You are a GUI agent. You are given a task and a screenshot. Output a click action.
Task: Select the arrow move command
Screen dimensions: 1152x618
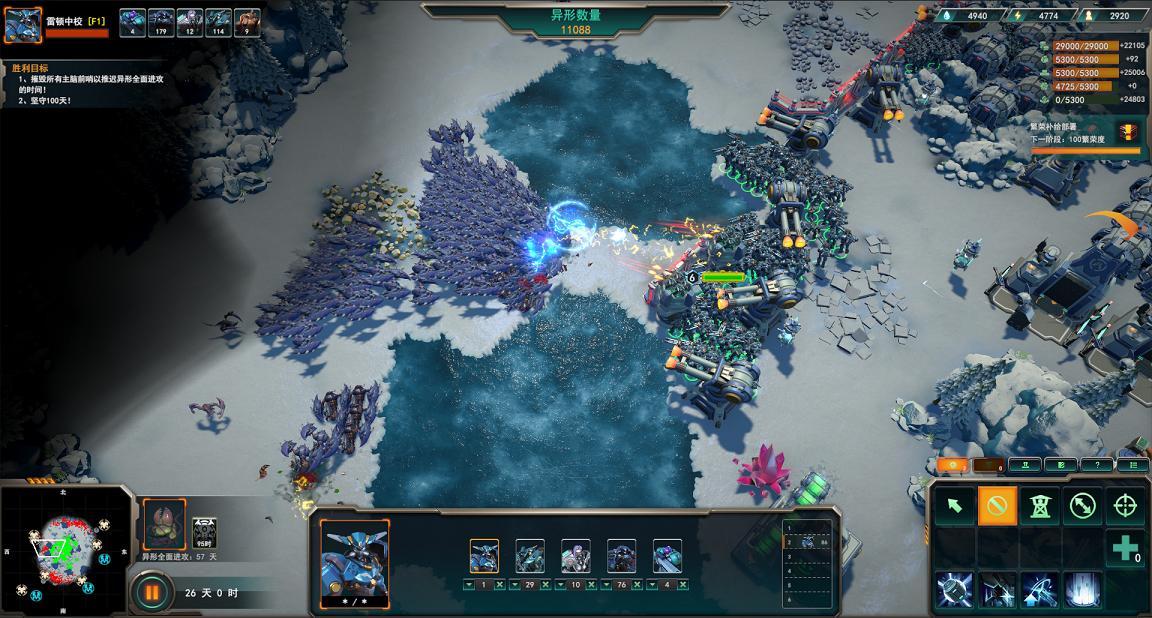(x=955, y=506)
